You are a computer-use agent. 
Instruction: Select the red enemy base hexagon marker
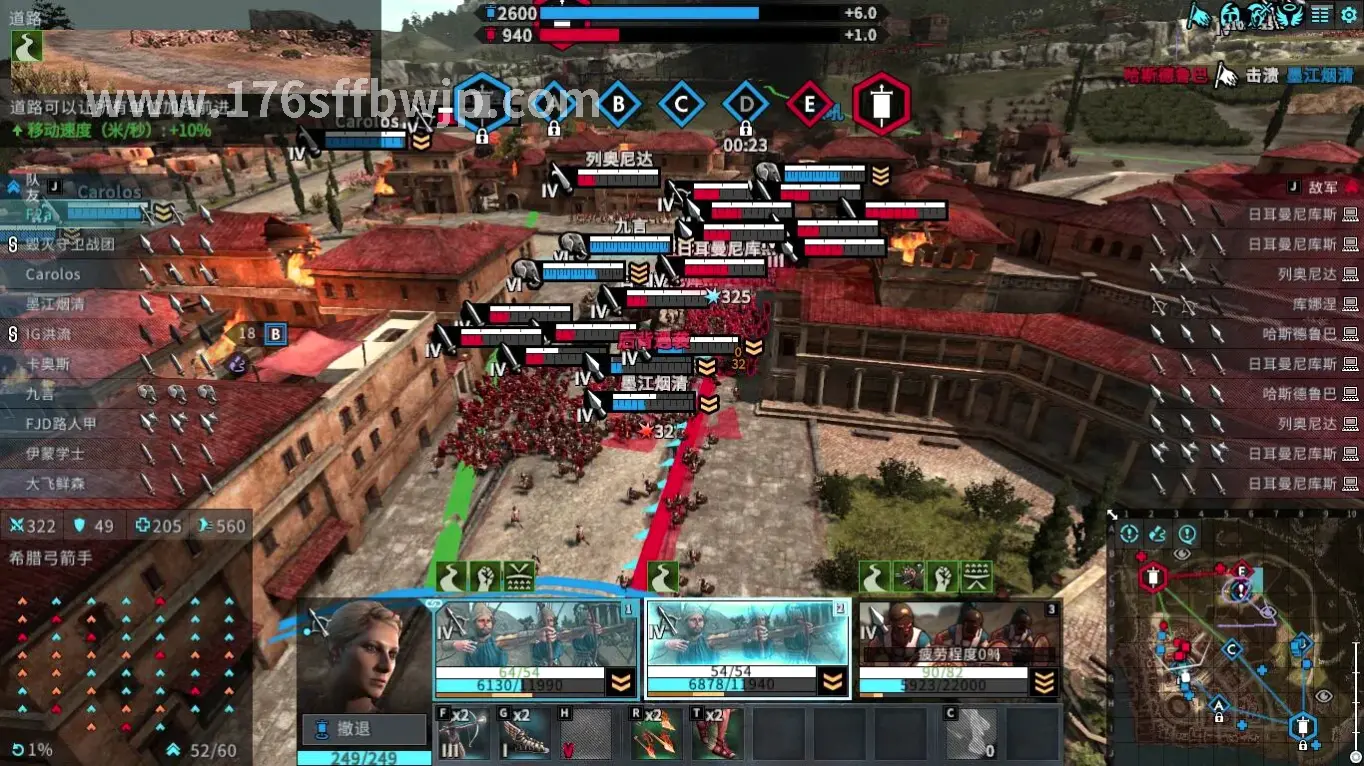(881, 104)
